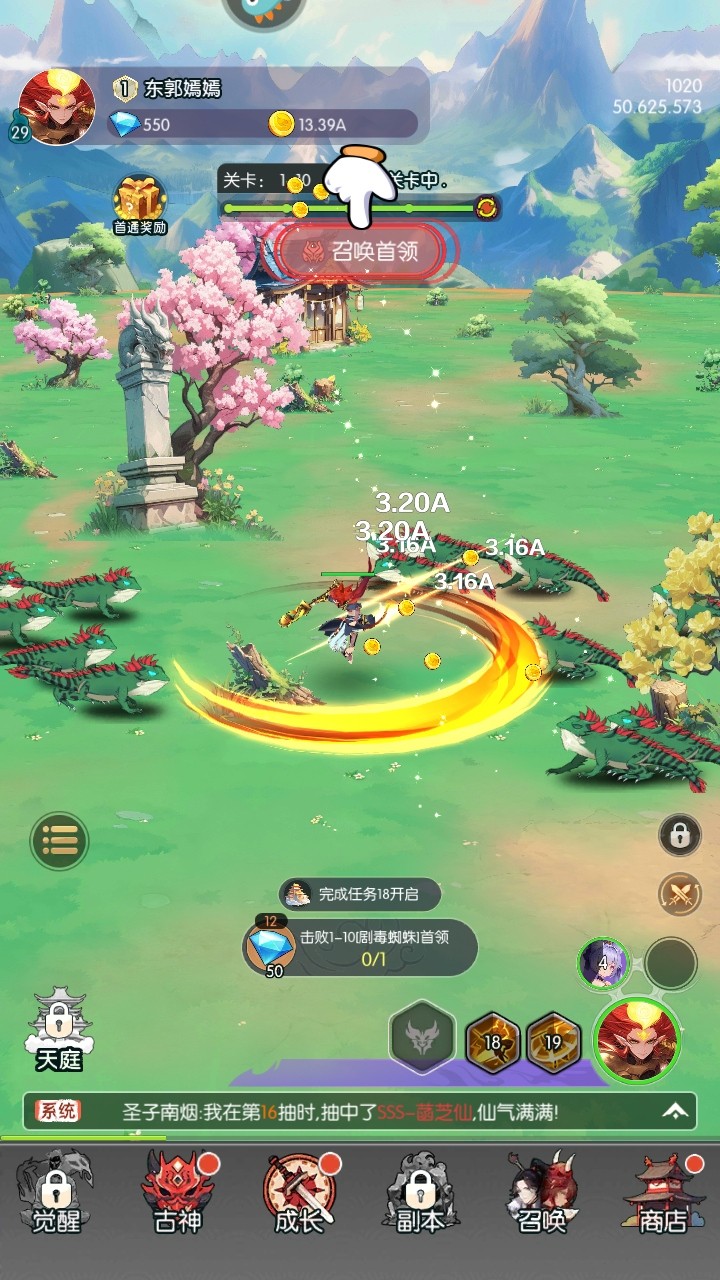The width and height of the screenshot is (720, 1280).
Task: Switch to the 古神 tab
Action: 178,1192
